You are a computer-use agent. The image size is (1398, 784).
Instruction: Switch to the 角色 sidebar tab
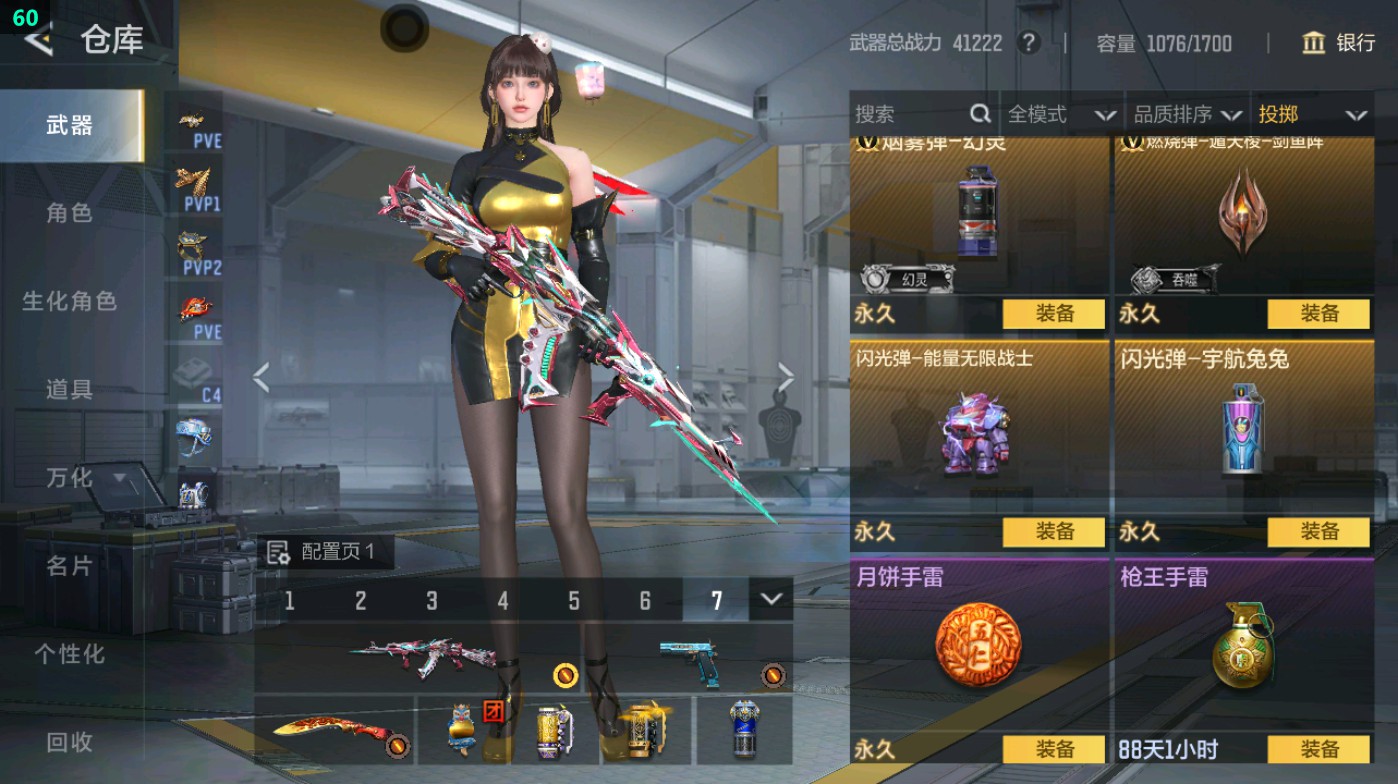[x=70, y=213]
